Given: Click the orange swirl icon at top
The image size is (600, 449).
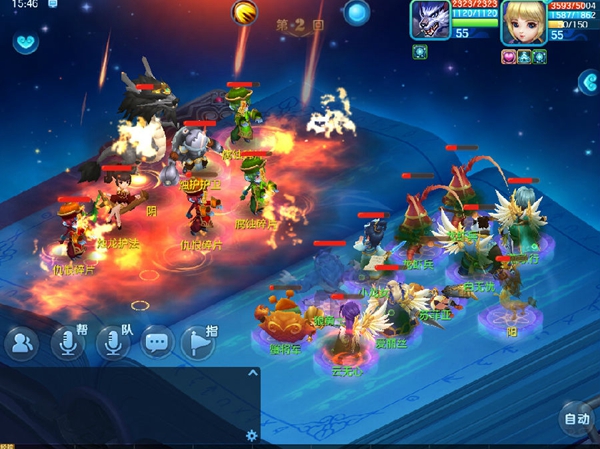Looking at the screenshot, I should 244,12.
